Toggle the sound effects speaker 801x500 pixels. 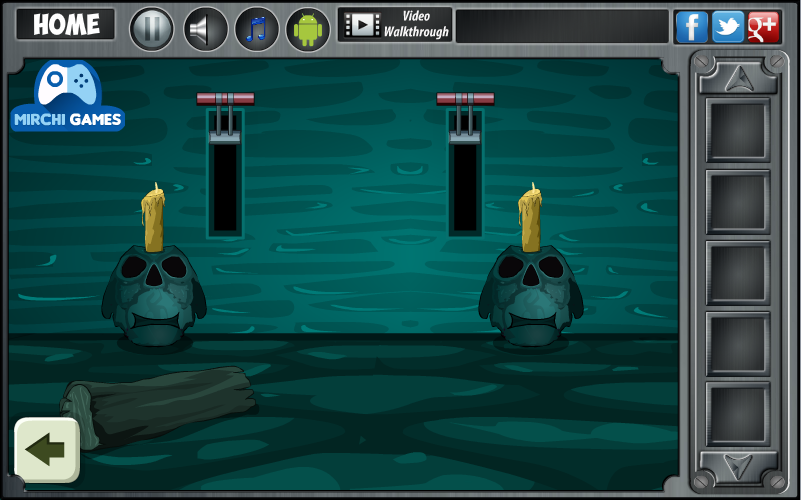point(206,28)
